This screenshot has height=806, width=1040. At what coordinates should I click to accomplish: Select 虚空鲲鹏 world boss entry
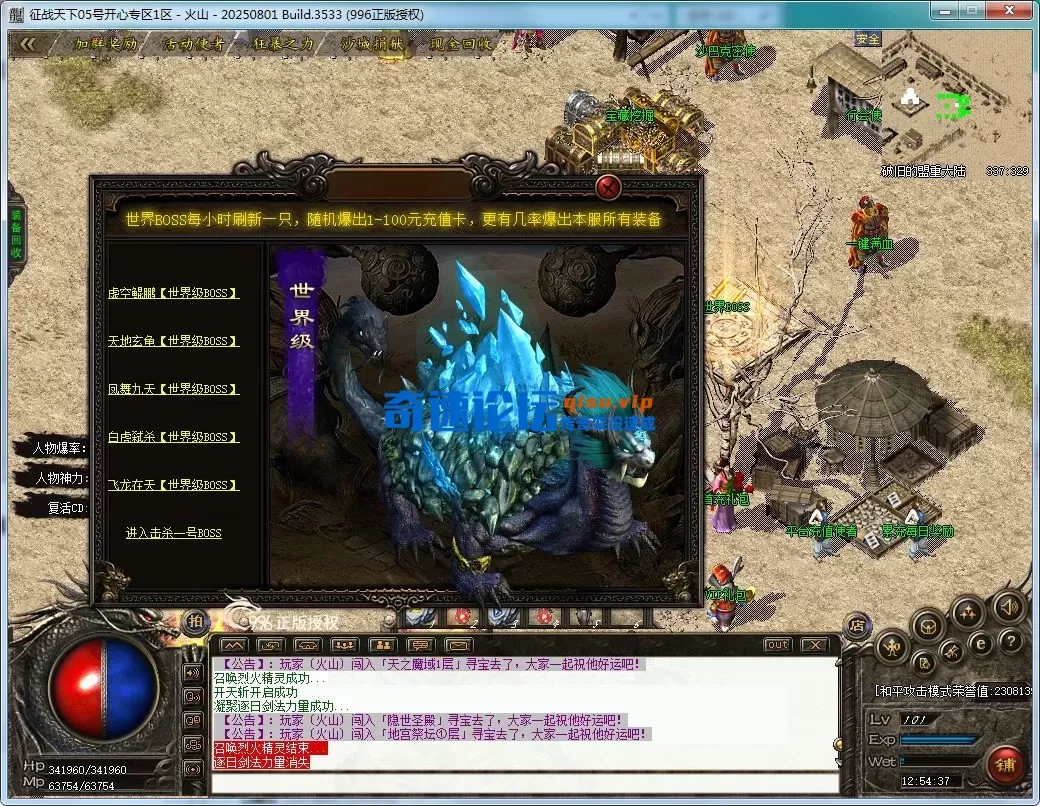[x=173, y=293]
